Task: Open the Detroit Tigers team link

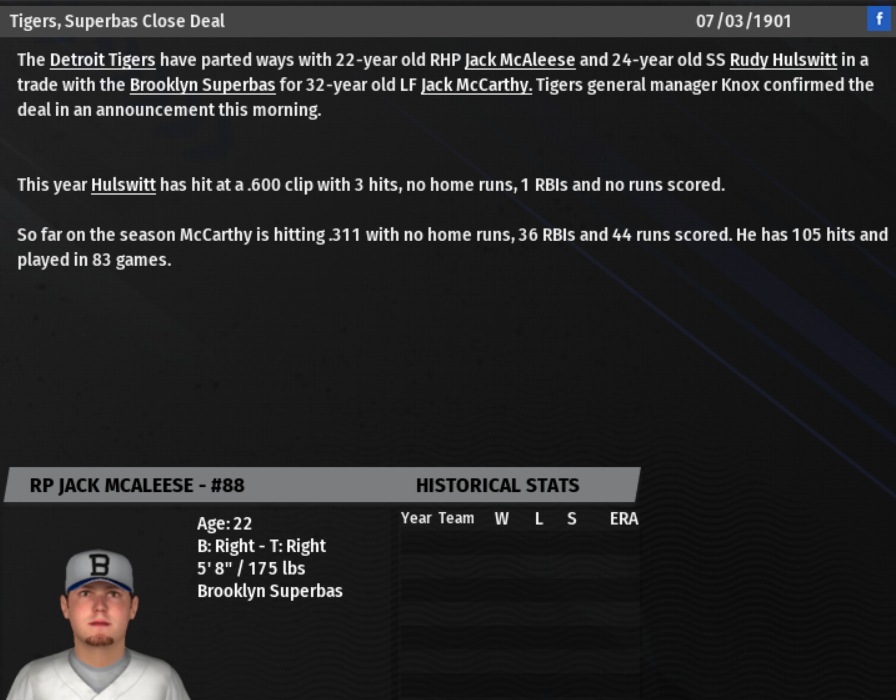Action: pos(102,60)
